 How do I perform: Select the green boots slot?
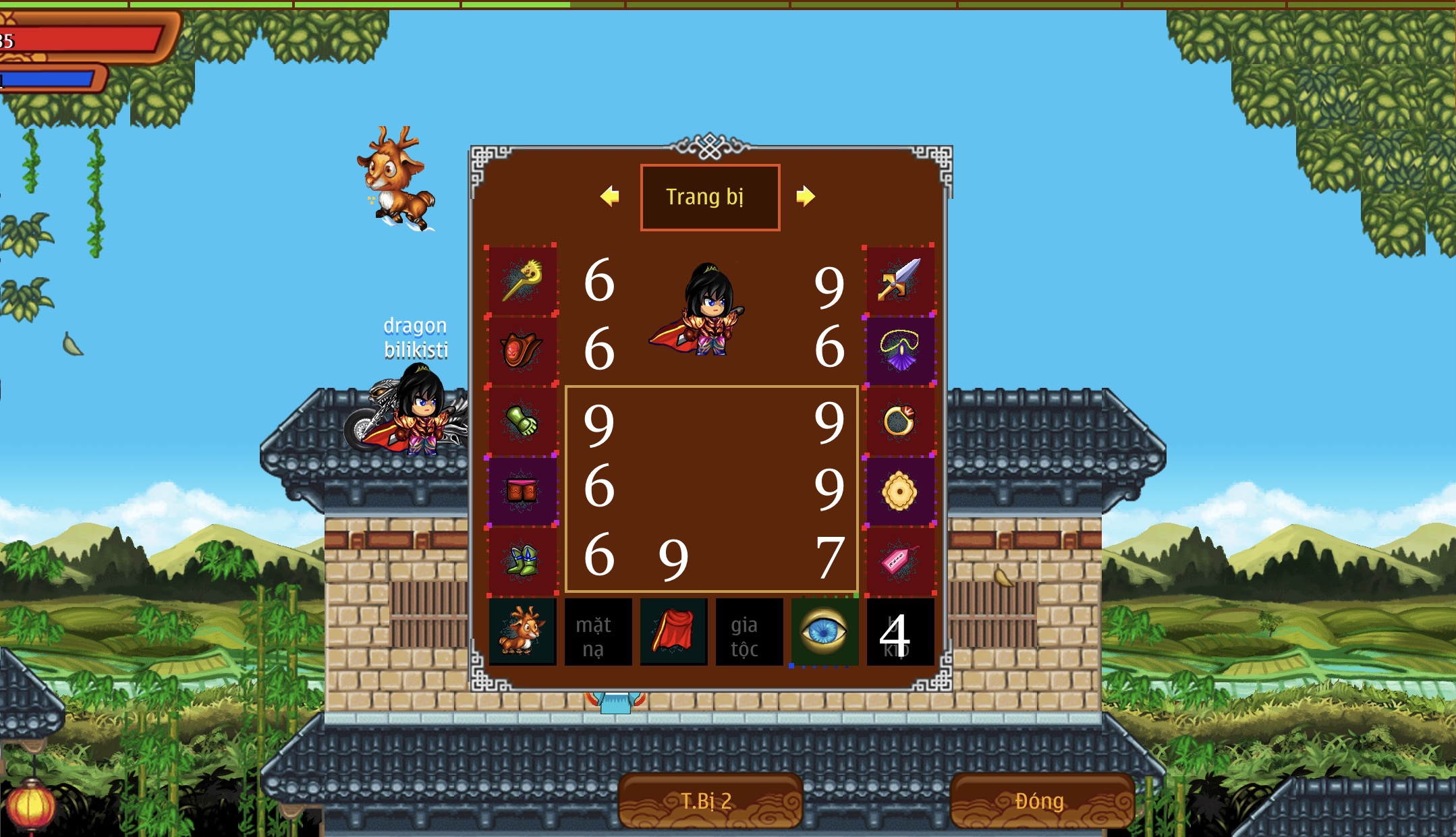click(522, 561)
